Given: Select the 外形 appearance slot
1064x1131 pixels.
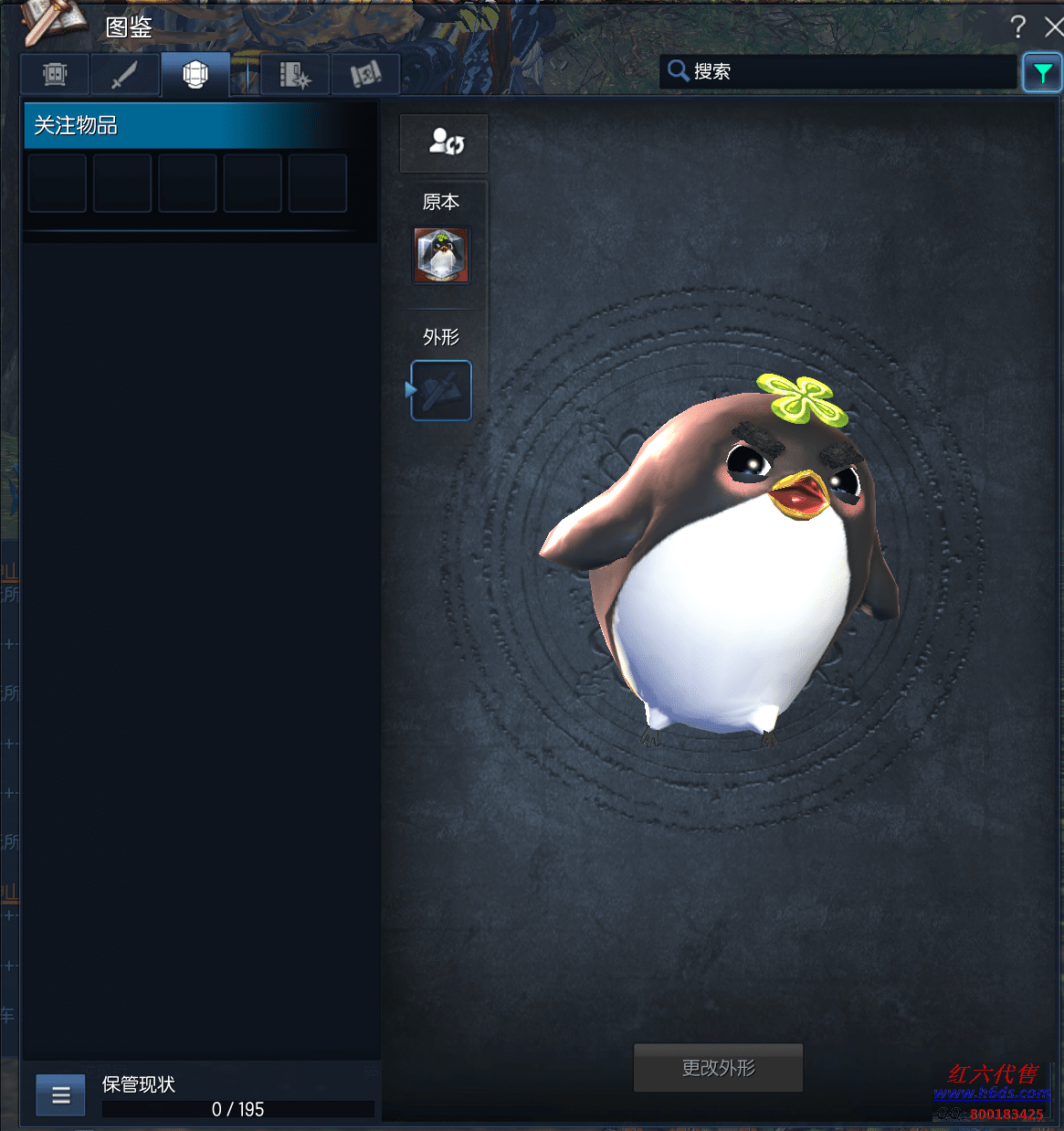Looking at the screenshot, I should click(441, 390).
